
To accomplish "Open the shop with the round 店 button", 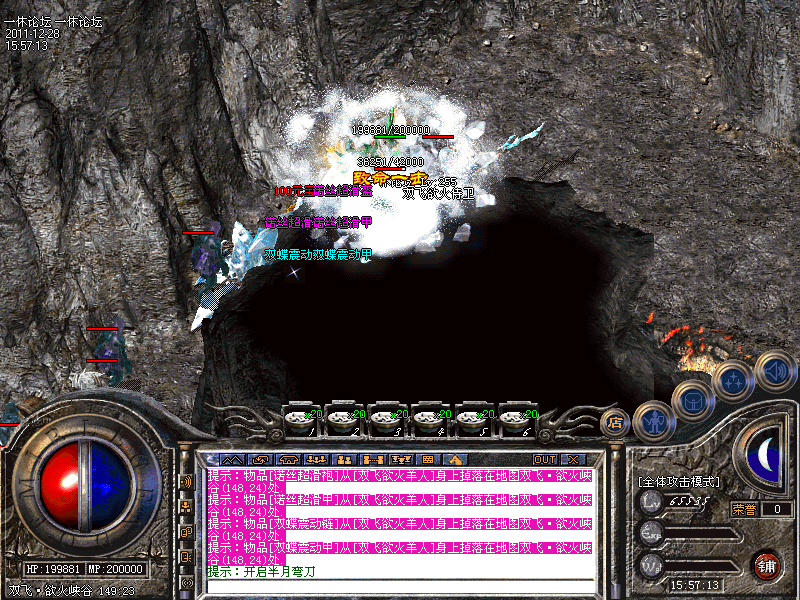I will click(x=616, y=421).
